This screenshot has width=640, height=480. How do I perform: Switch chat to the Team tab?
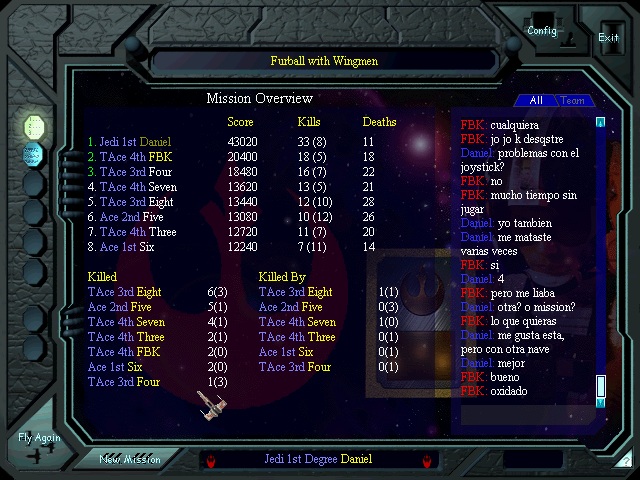[x=573, y=100]
